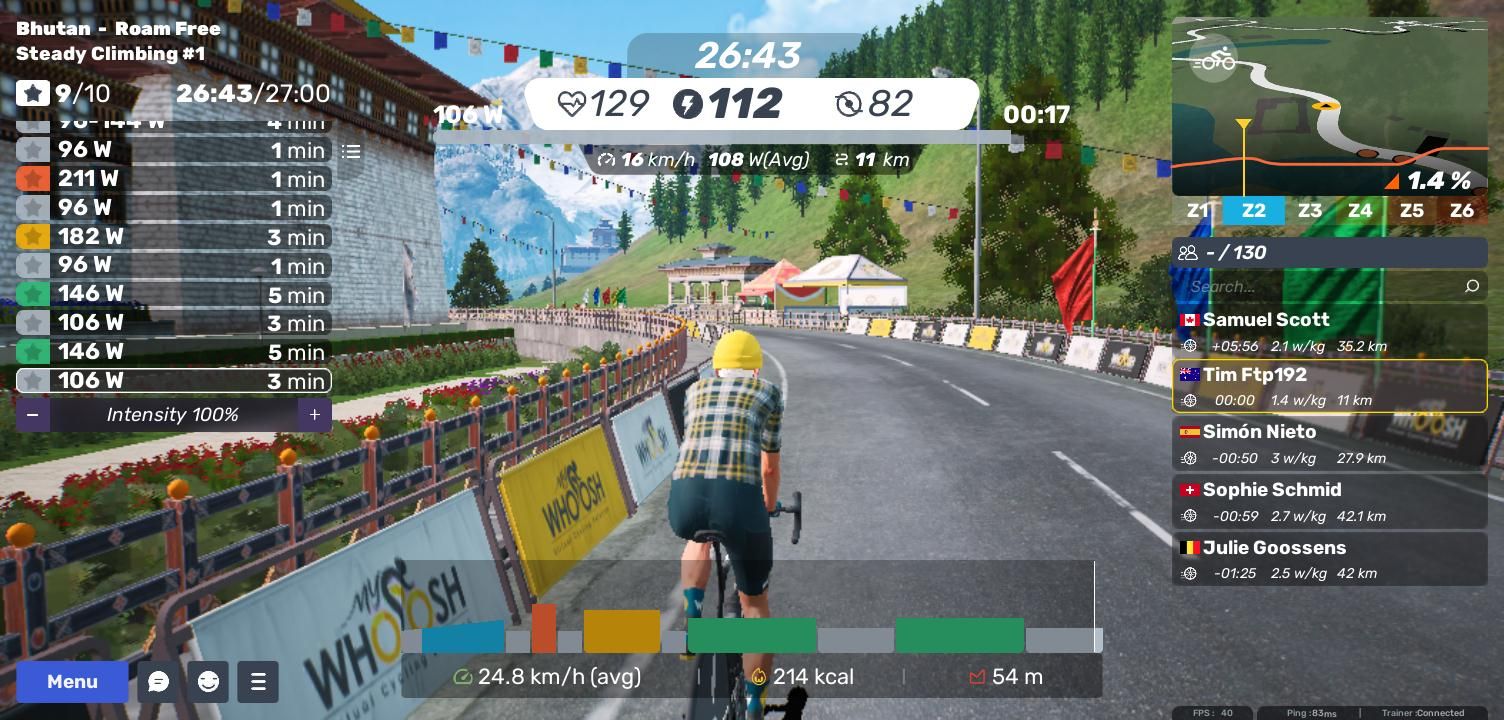Increase workout intensity with plus button
Image resolution: width=1504 pixels, height=720 pixels.
pyautogui.click(x=314, y=414)
